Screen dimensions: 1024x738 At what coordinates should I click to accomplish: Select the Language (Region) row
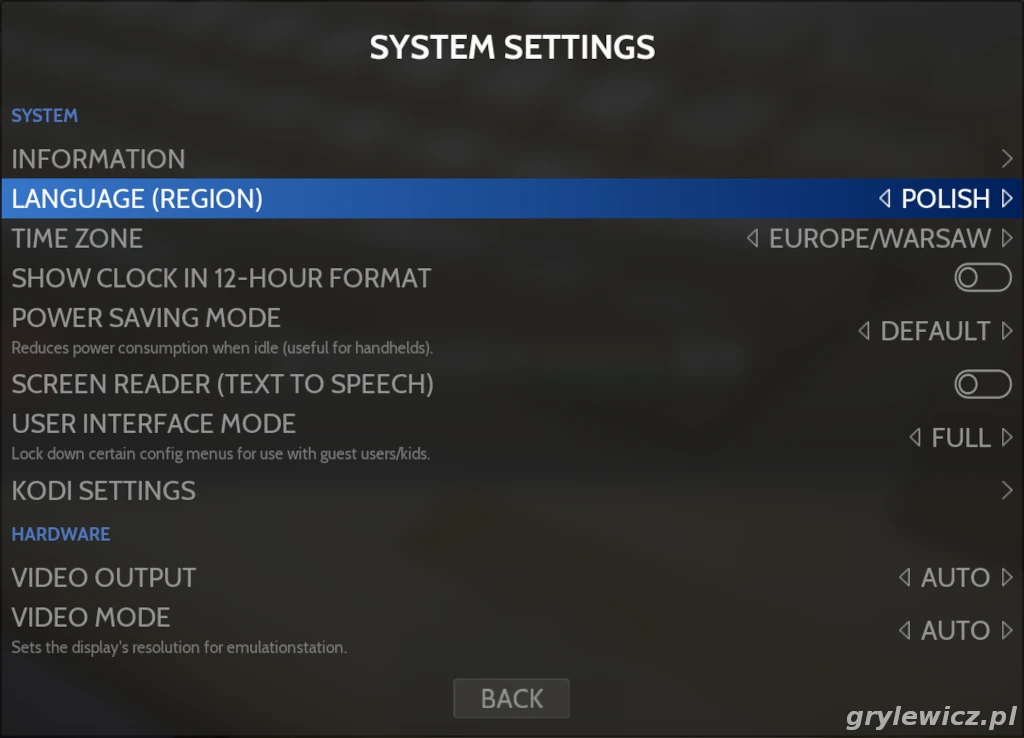(x=137, y=199)
